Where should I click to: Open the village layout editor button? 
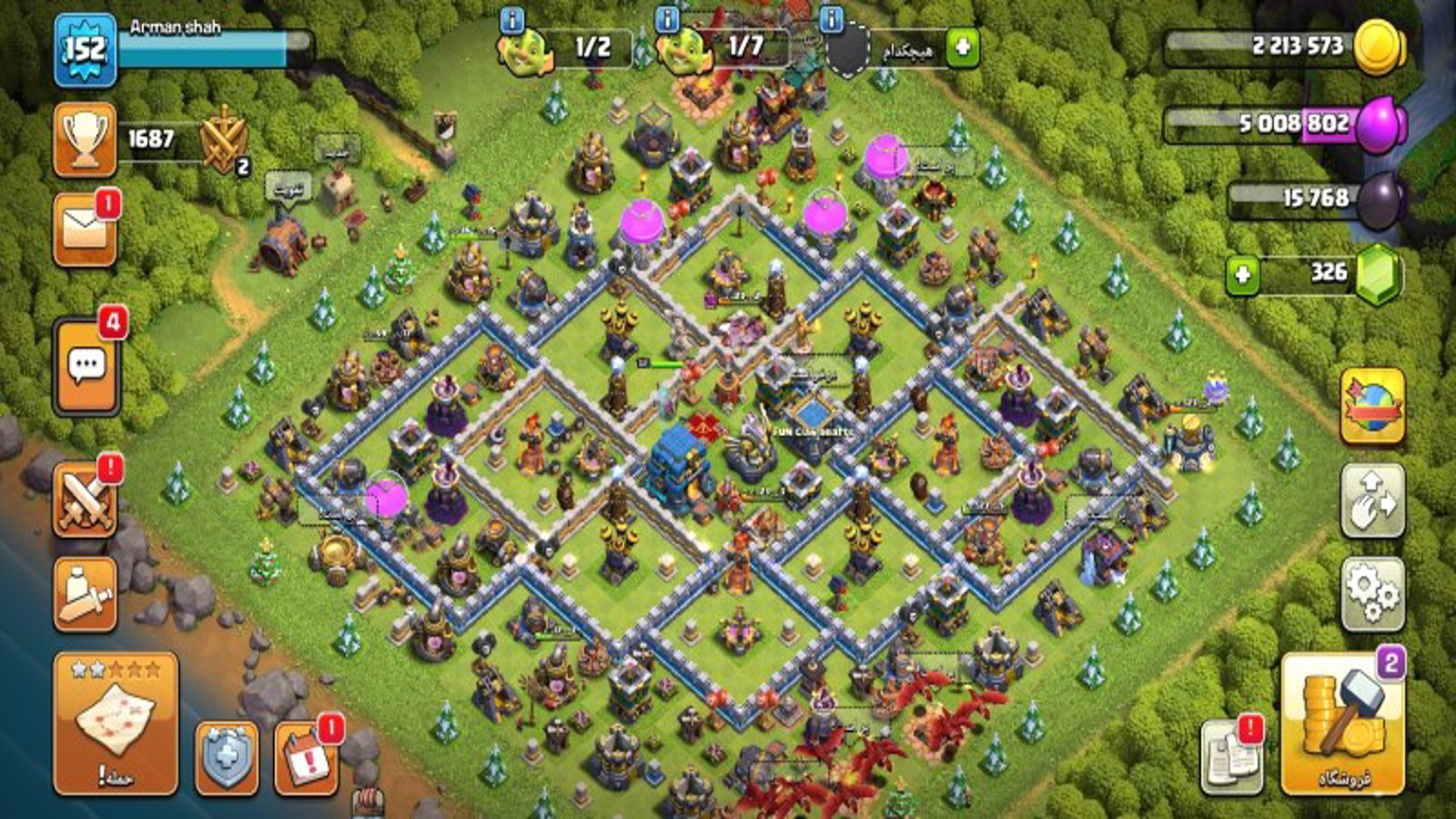[1372, 500]
